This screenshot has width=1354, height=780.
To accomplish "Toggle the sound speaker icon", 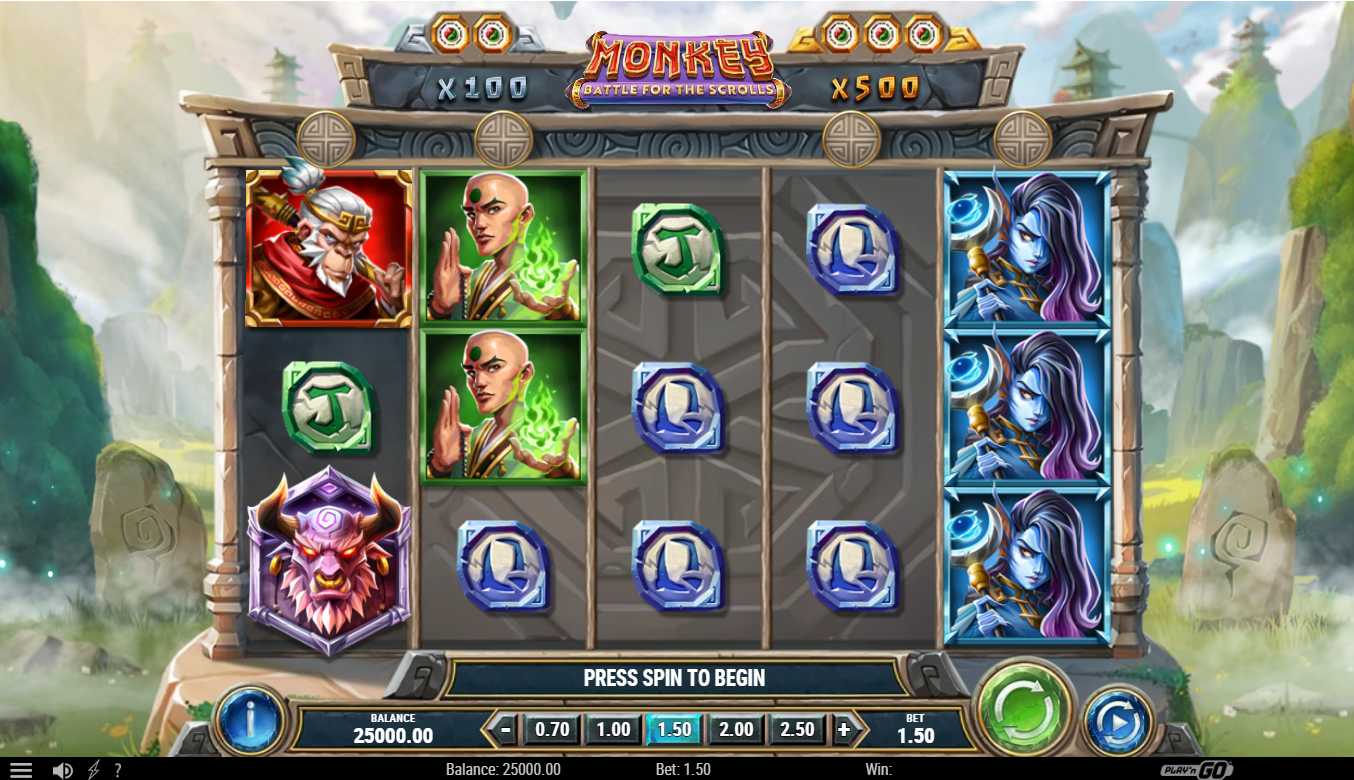I will 62,770.
